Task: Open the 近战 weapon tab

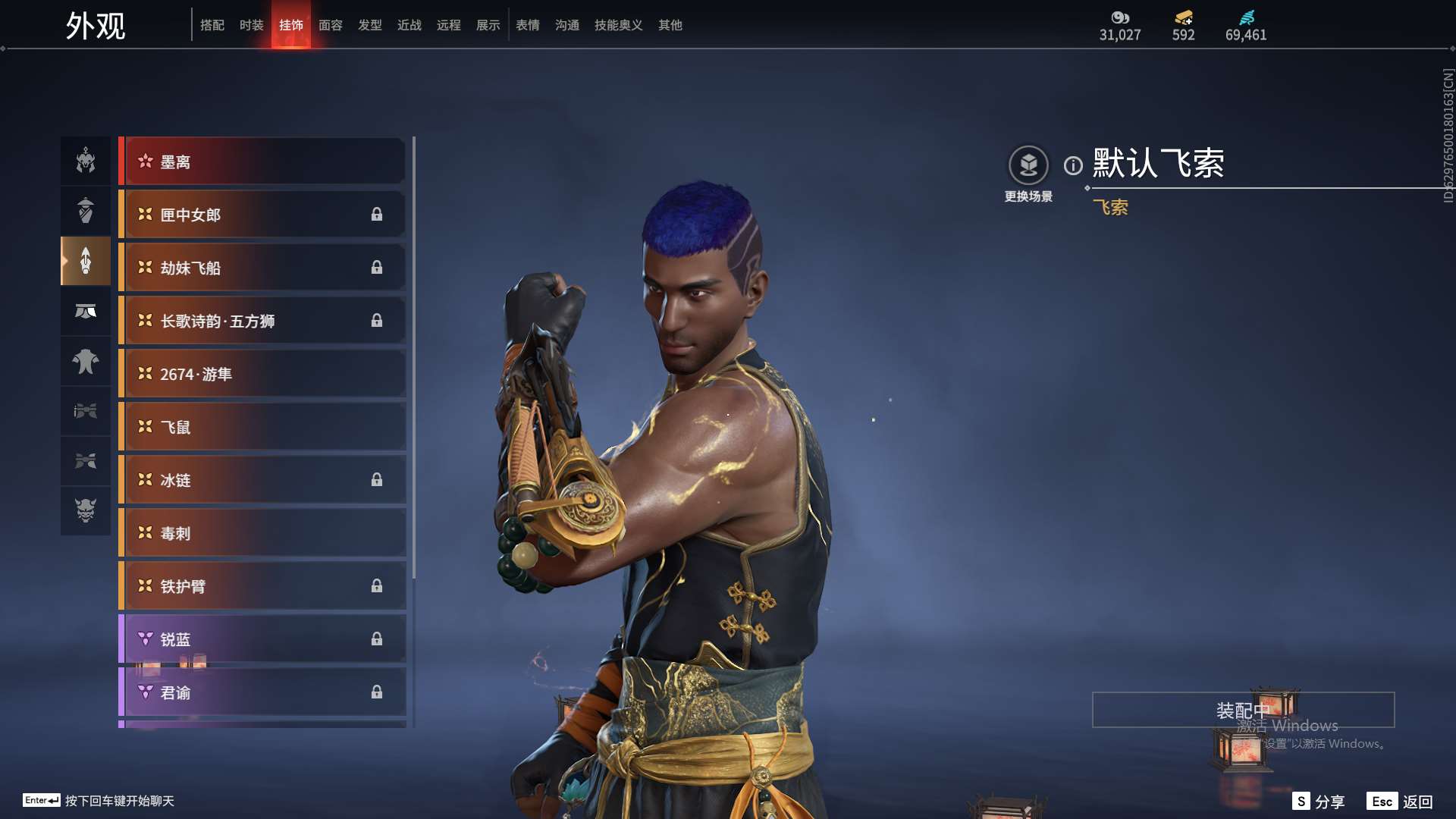Action: 409,25
